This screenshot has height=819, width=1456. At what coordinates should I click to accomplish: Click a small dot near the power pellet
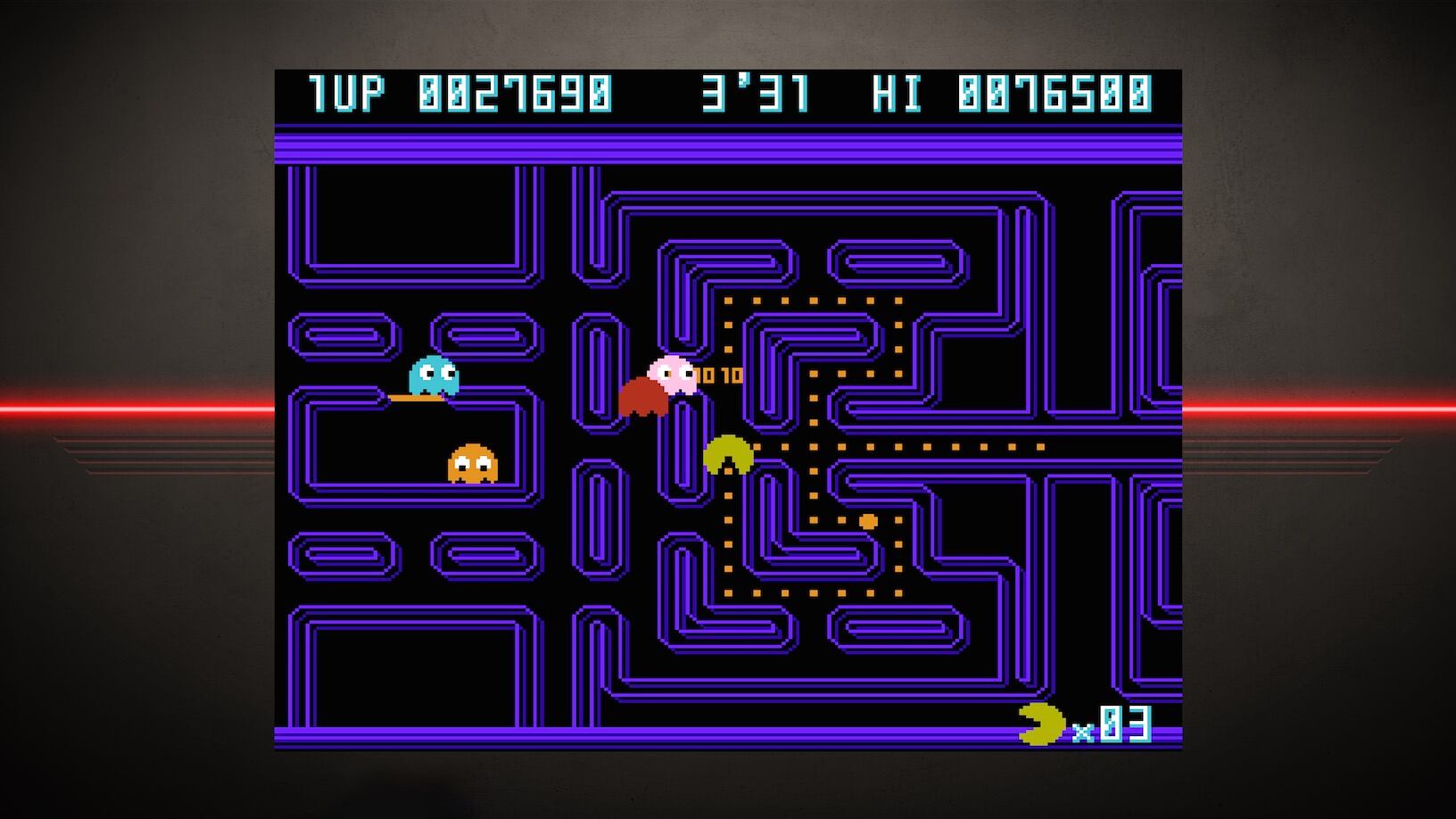point(841,520)
